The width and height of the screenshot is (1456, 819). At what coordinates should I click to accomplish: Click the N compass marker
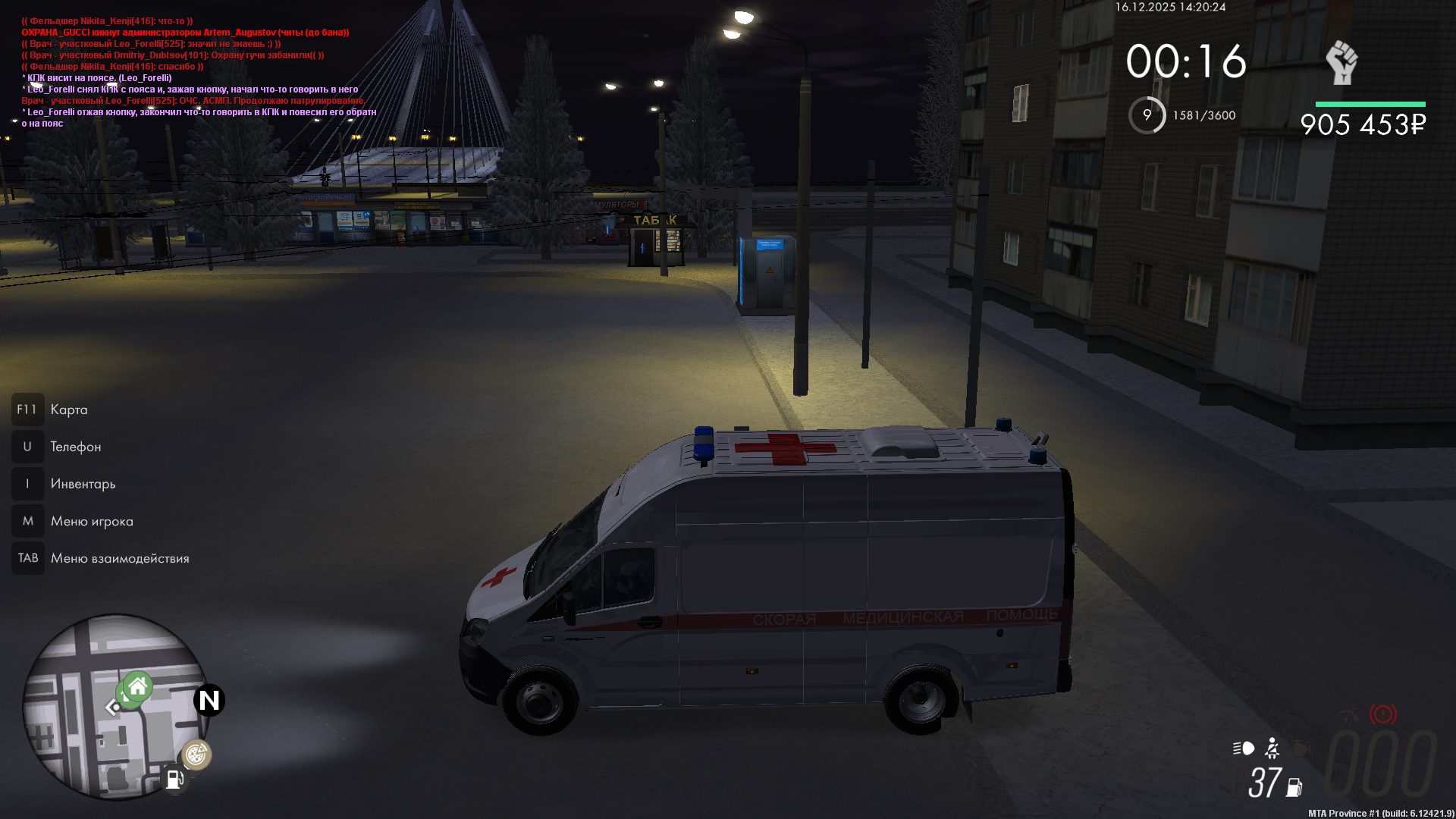pos(209,700)
